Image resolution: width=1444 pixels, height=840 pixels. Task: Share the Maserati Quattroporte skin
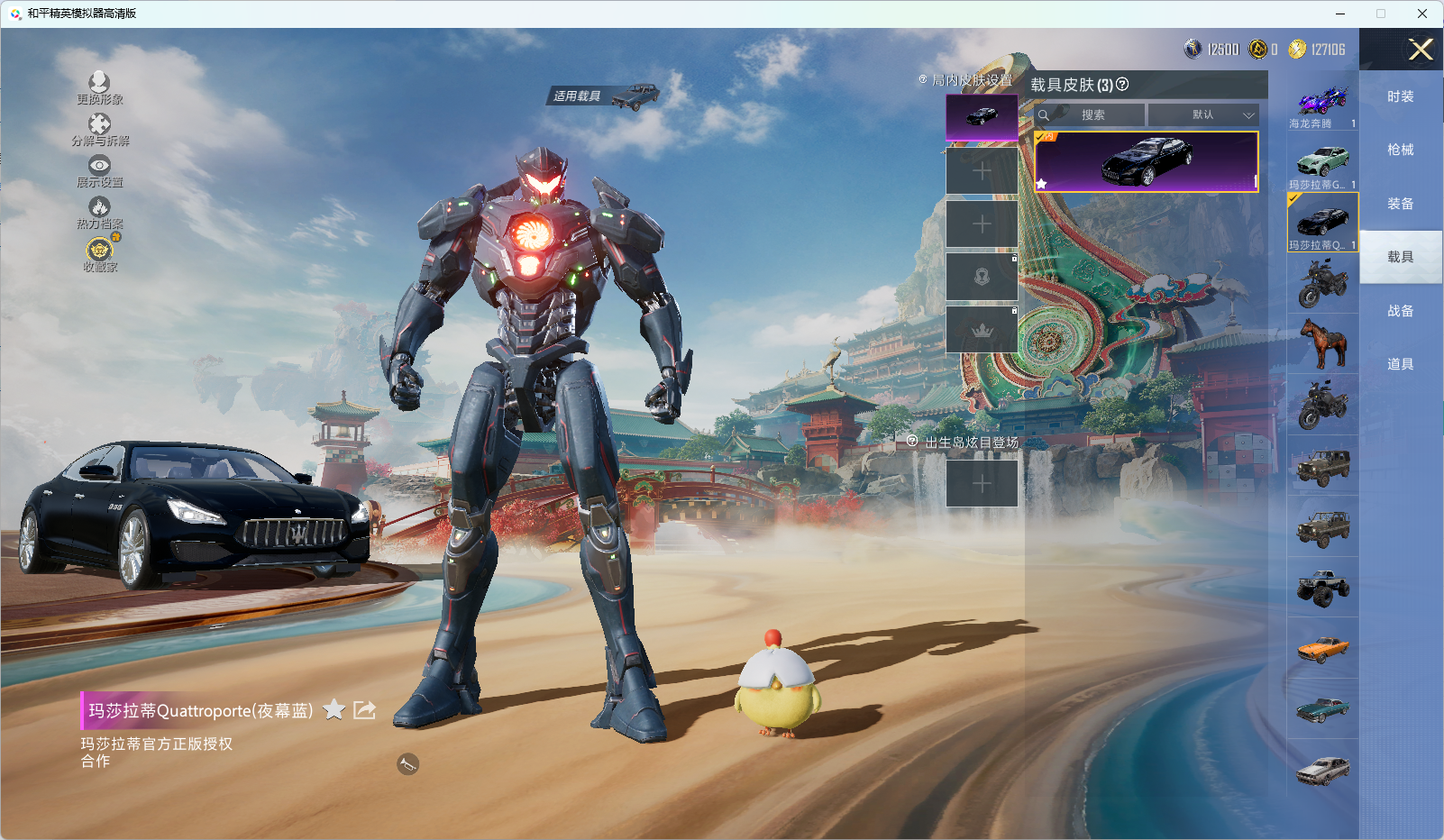(364, 710)
